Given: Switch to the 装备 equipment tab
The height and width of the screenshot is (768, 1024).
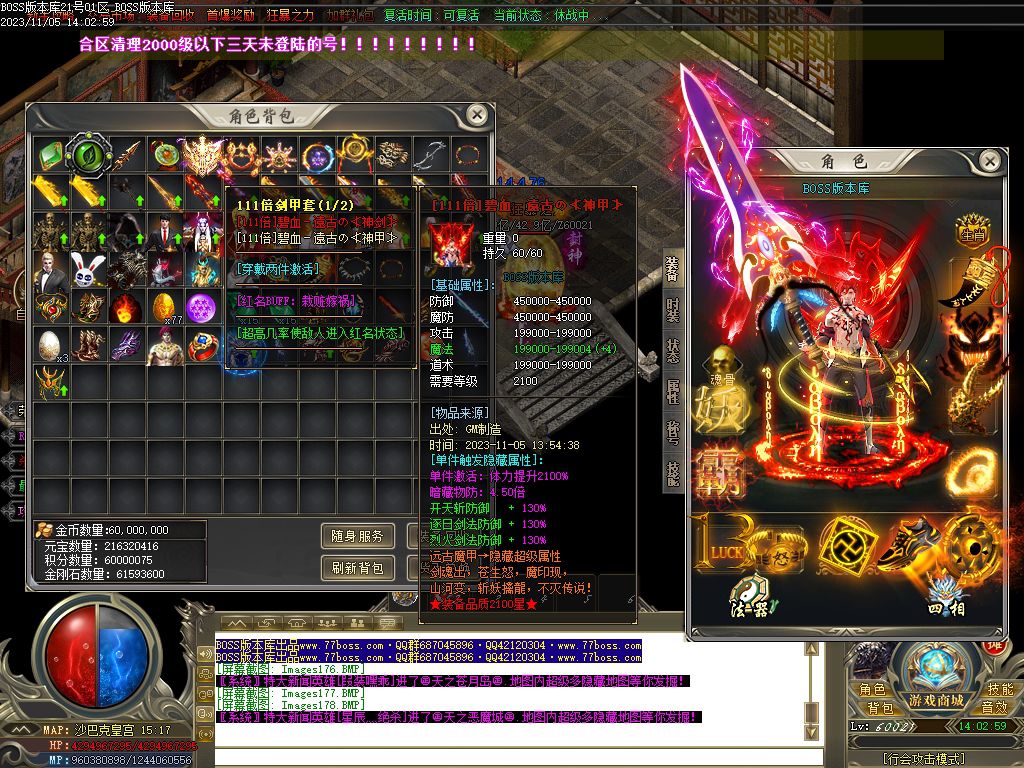Looking at the screenshot, I should pos(672,270).
